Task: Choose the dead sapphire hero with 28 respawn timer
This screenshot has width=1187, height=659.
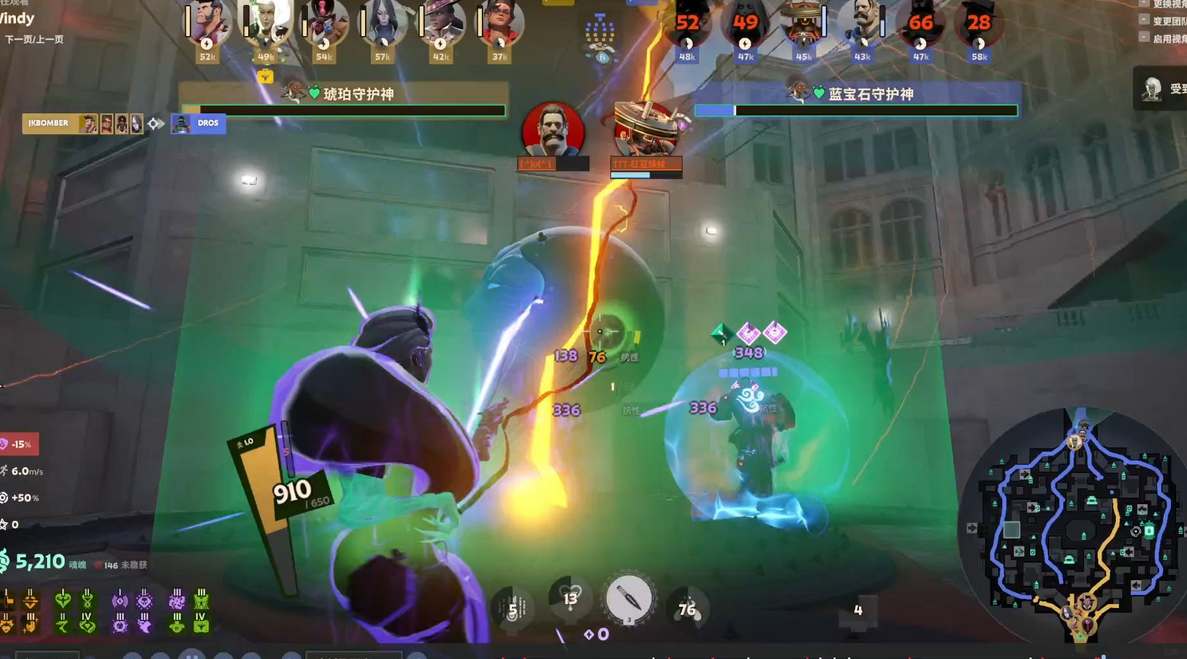Action: pos(978,22)
